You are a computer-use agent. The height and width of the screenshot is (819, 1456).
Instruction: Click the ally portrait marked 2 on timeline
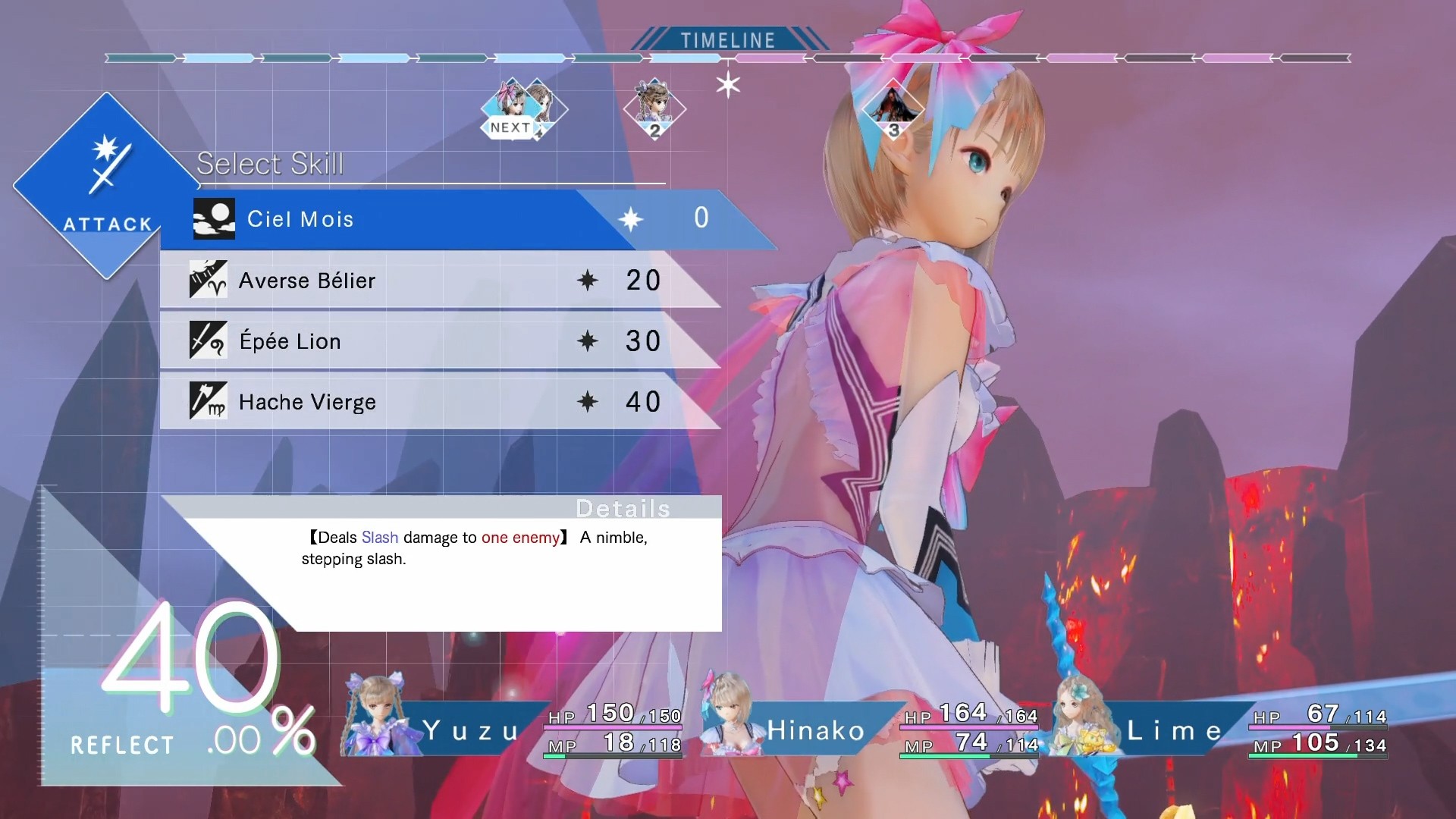point(654,108)
